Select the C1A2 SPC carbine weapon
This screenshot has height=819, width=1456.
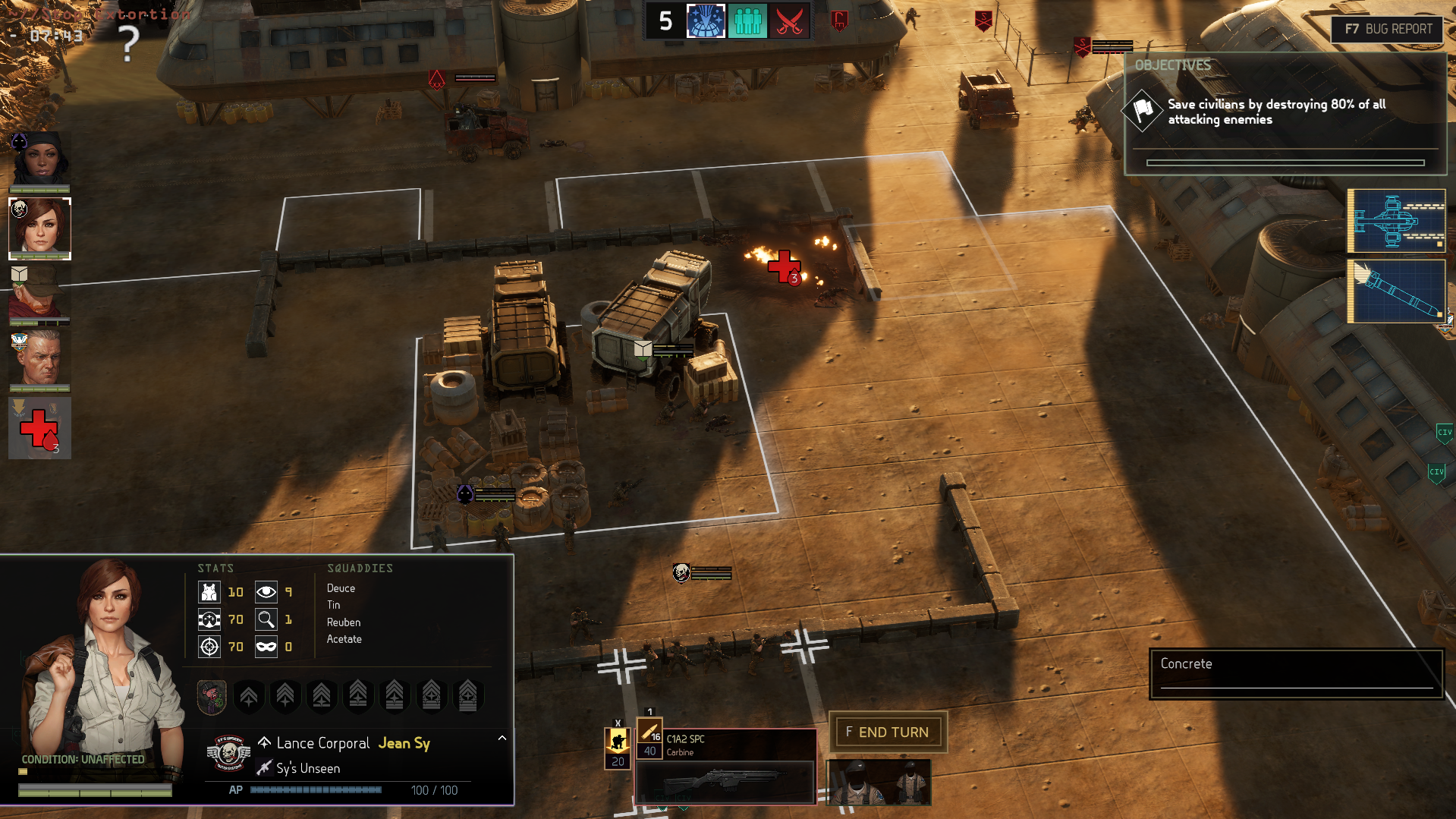(x=725, y=765)
